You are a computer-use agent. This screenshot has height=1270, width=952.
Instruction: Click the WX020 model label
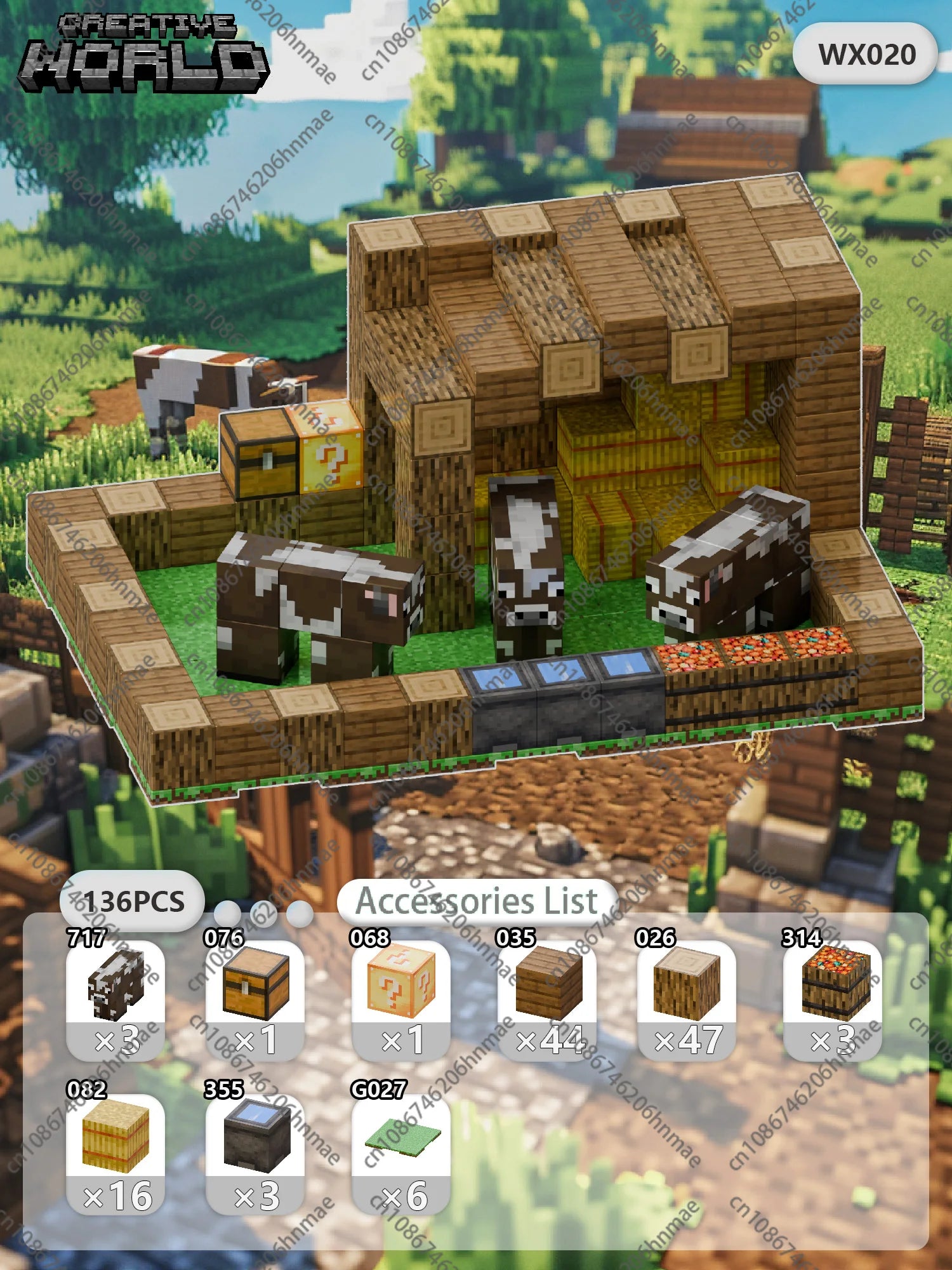point(866,55)
